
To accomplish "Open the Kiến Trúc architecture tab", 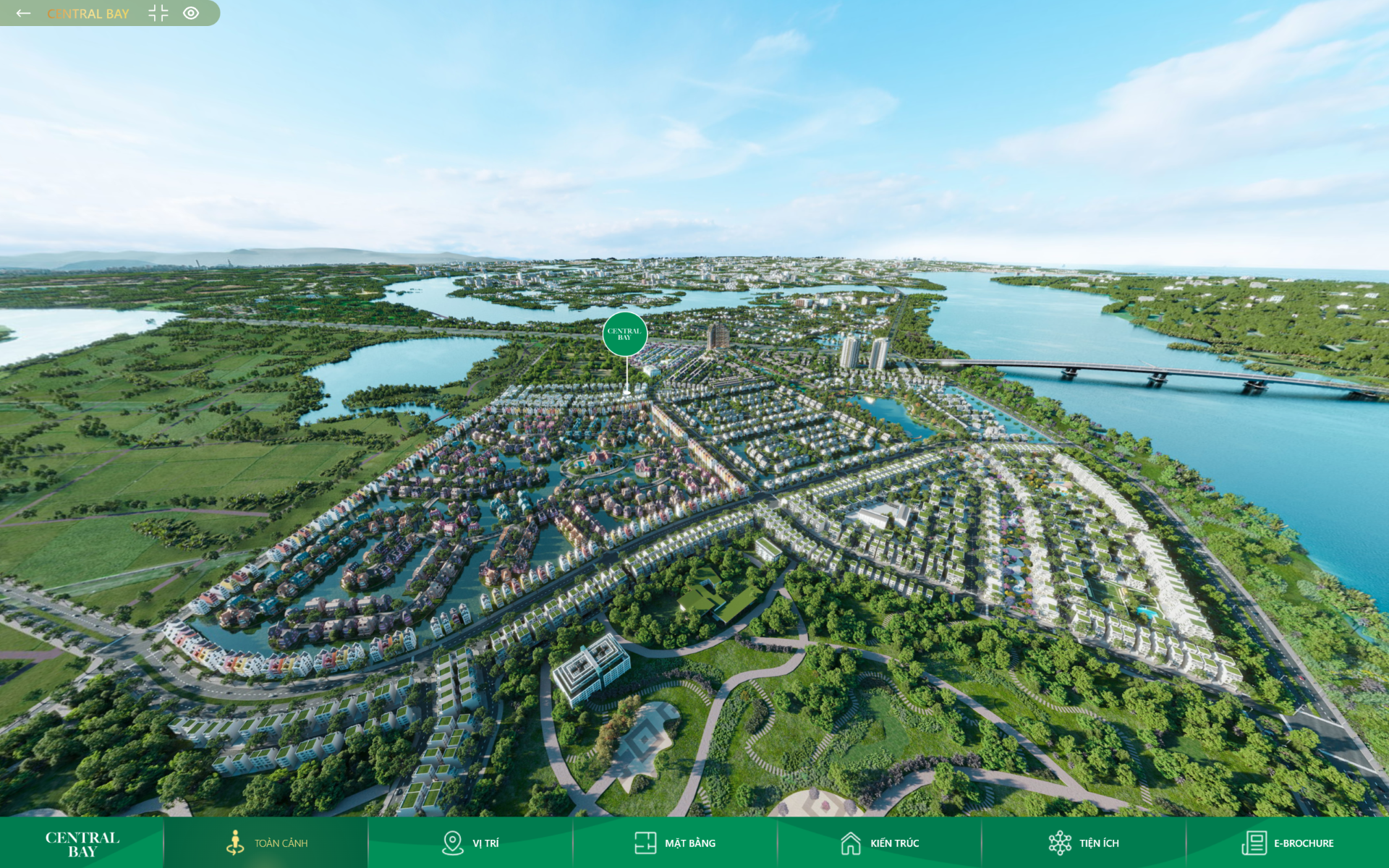I will 880,843.
